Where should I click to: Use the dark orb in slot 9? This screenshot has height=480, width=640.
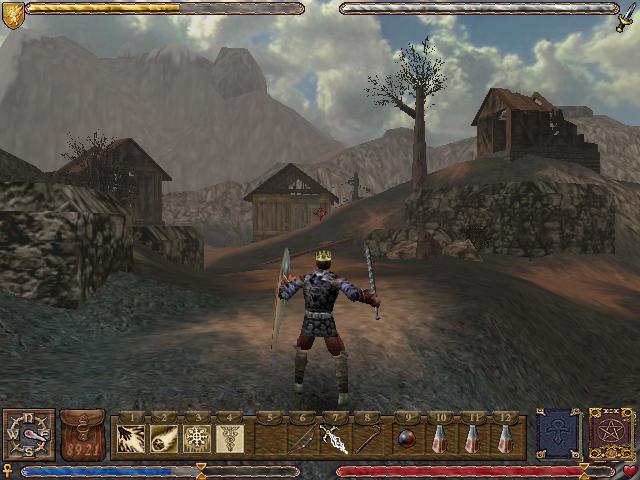[x=405, y=437]
